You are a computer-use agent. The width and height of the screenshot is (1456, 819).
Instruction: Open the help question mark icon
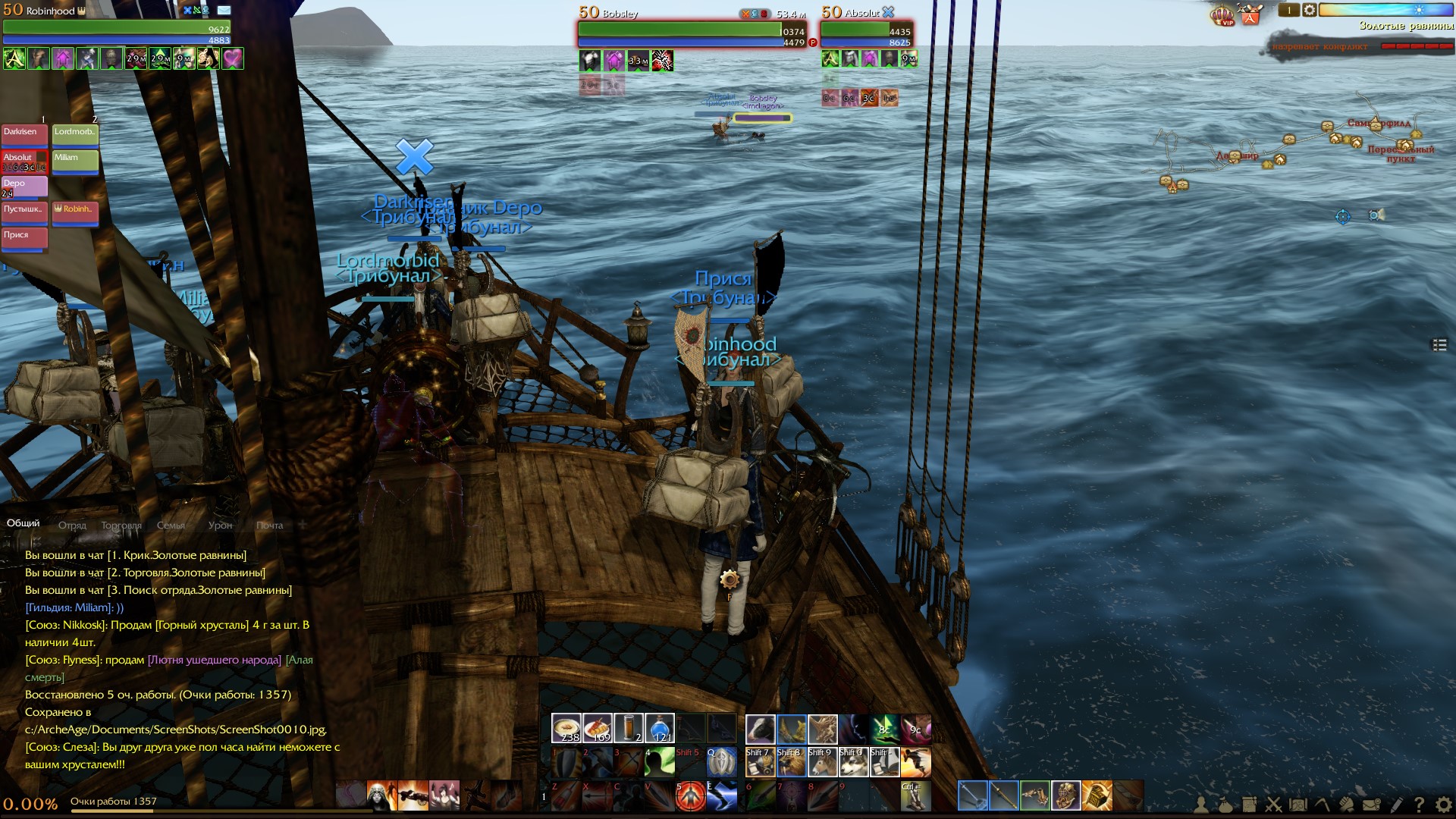(x=1419, y=804)
